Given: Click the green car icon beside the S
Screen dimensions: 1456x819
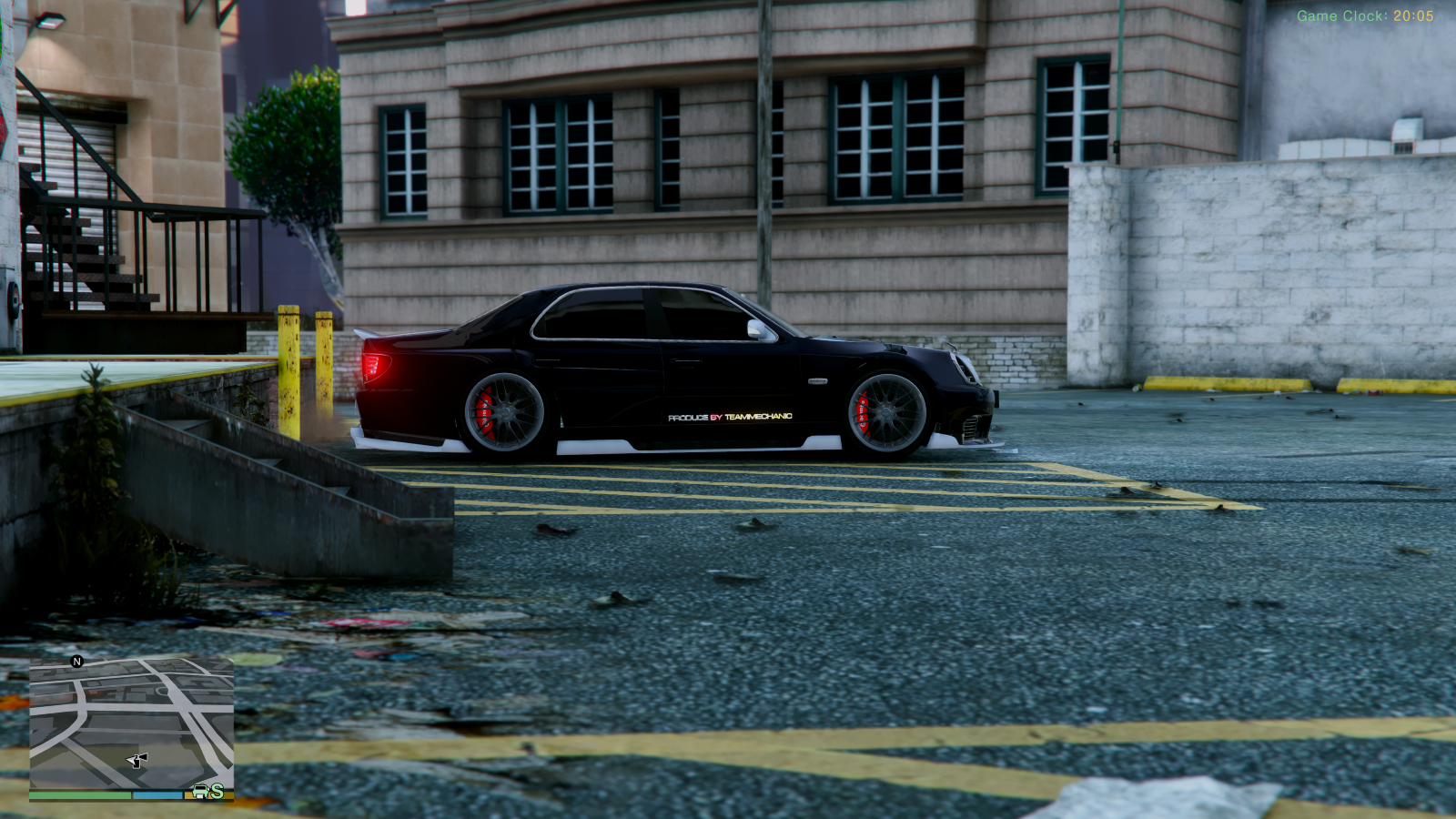Looking at the screenshot, I should (x=200, y=793).
